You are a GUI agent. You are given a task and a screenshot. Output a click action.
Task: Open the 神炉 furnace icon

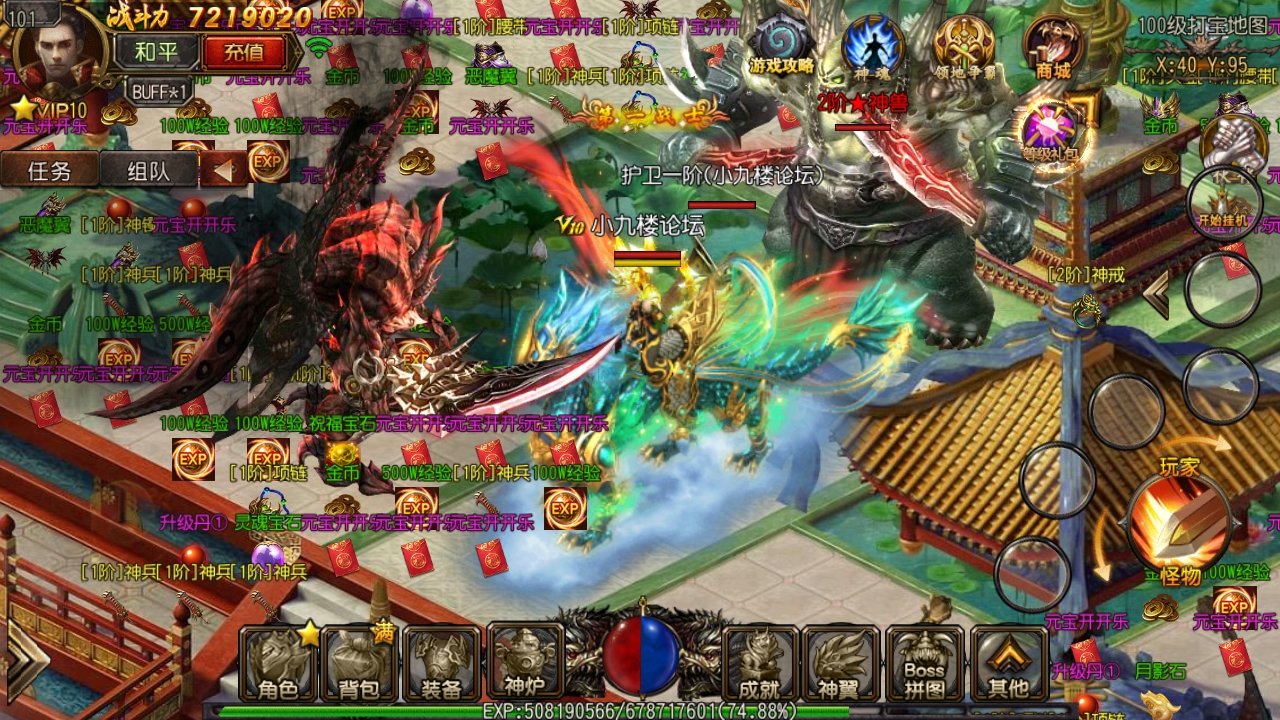[525, 660]
